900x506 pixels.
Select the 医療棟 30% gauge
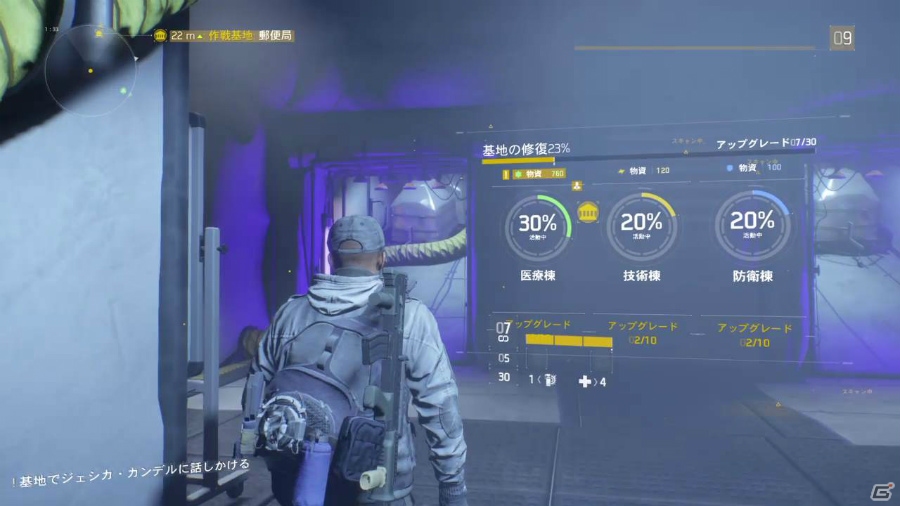[x=537, y=225]
